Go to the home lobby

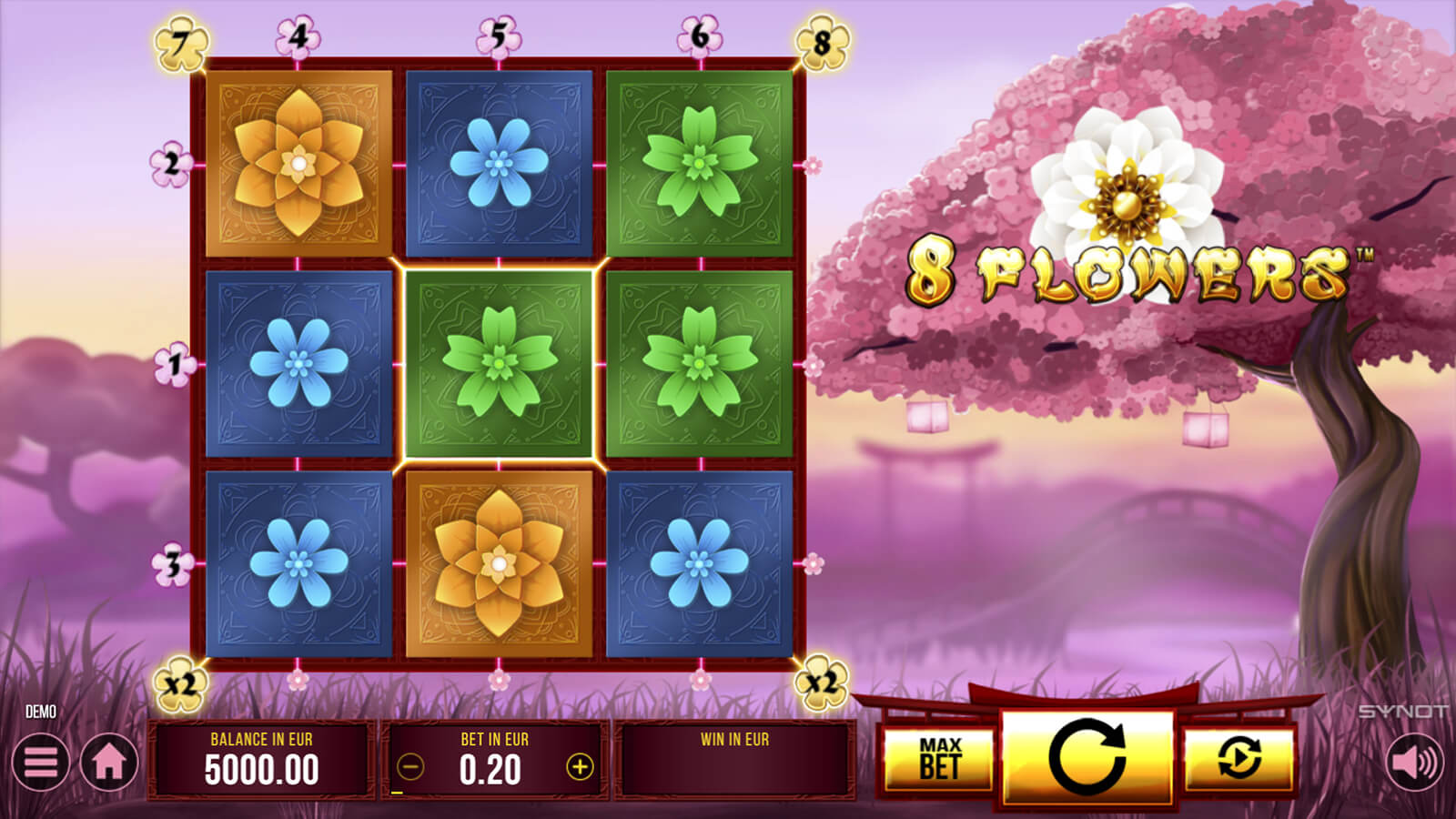point(109,762)
